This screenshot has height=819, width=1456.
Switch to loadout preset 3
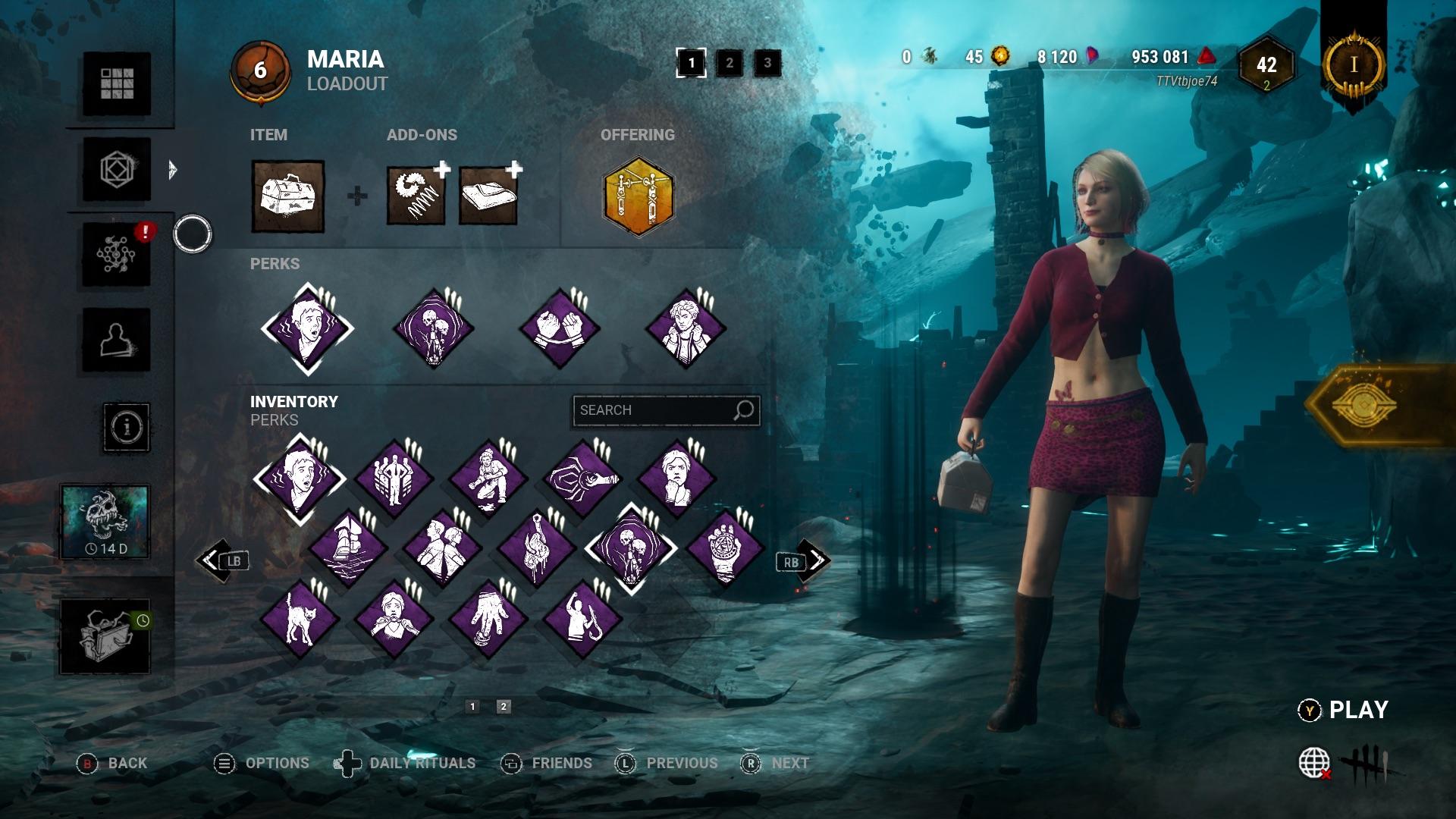[x=767, y=63]
